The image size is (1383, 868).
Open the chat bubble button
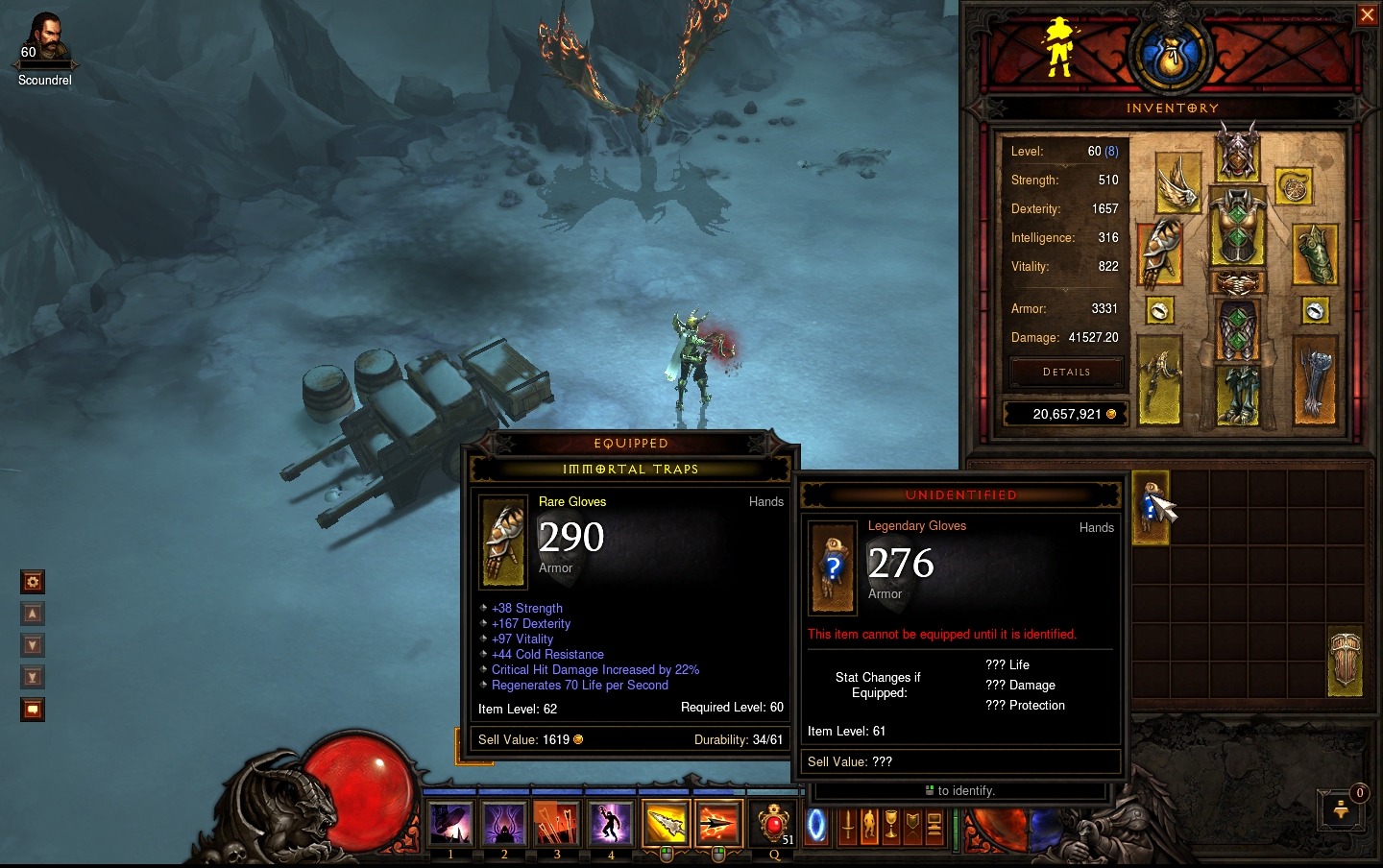tap(33, 710)
